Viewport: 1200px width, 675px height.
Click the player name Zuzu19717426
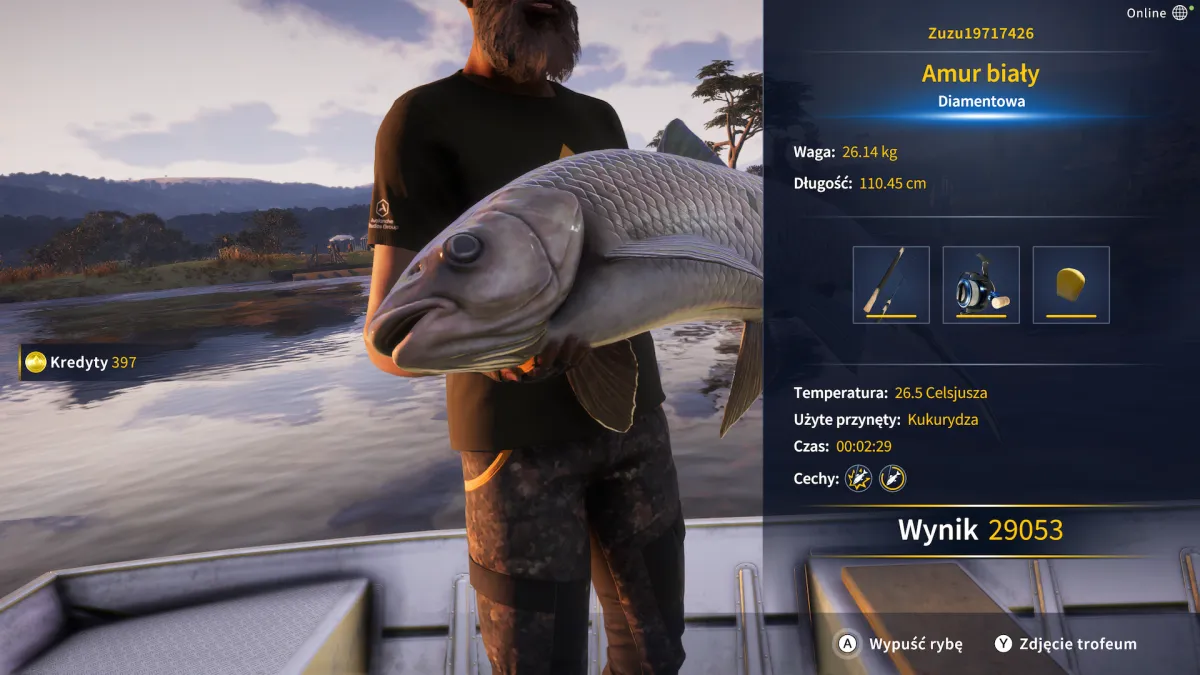(x=981, y=34)
